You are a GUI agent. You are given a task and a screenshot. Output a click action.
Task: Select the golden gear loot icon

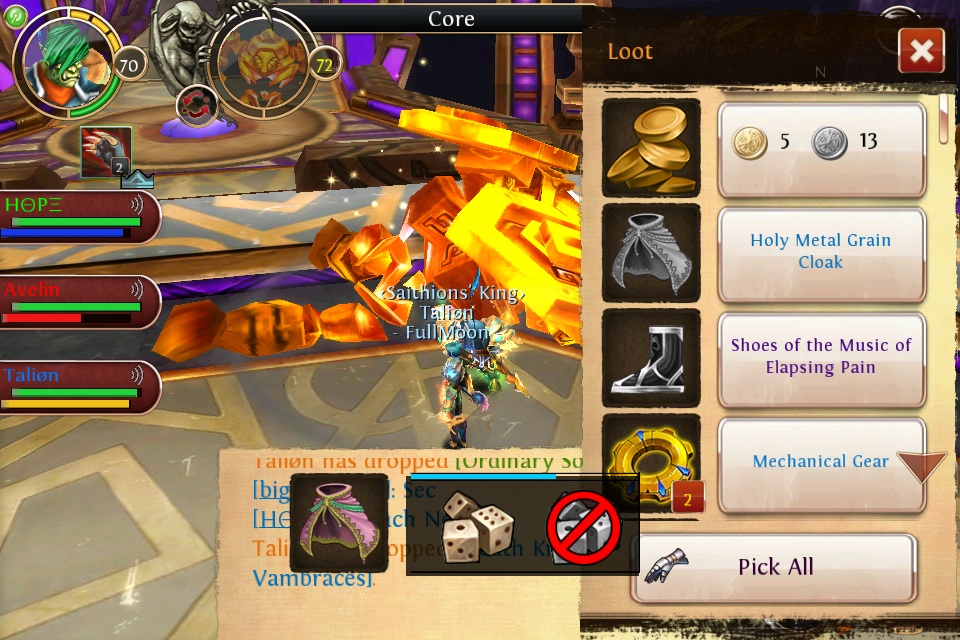tap(651, 461)
